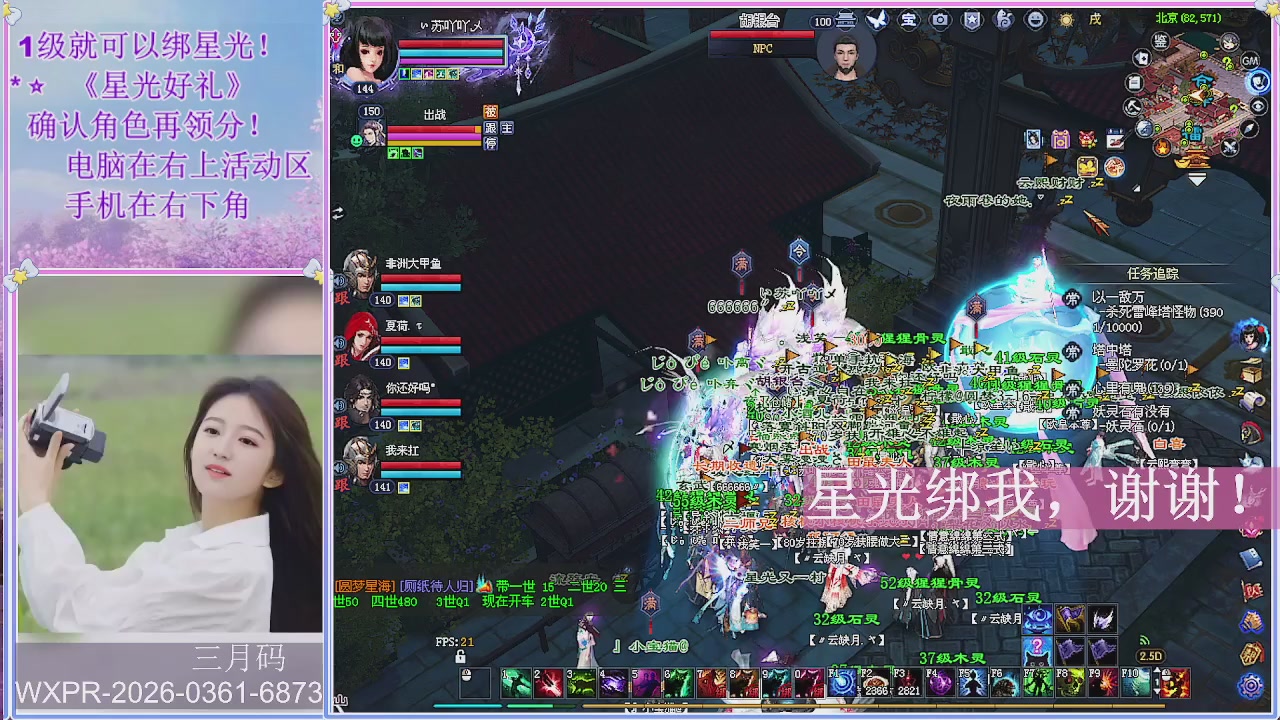1280x720 pixels.
Task: Open the 宝 treasure icon at top
Action: [x=911, y=20]
